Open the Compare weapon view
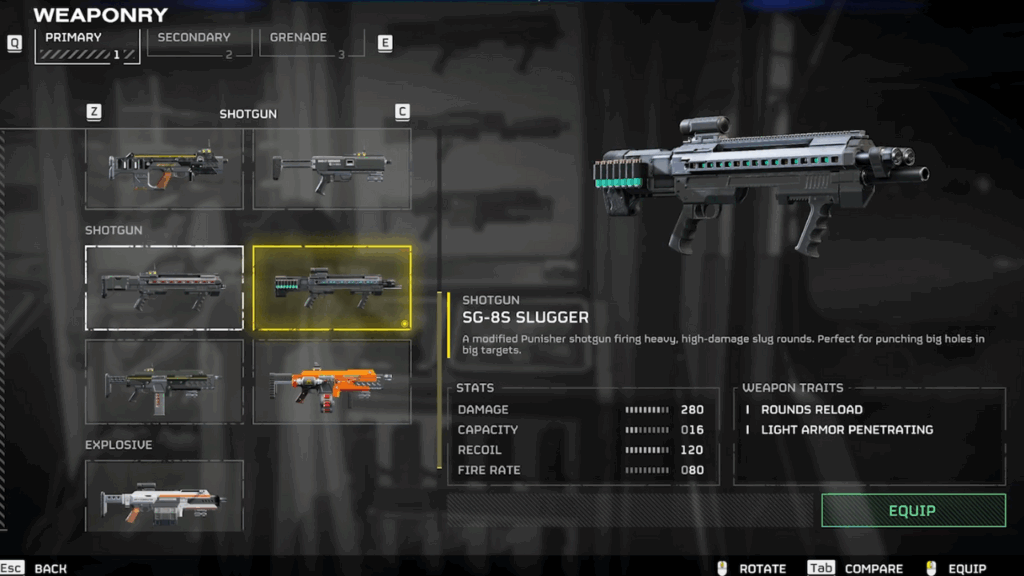The width and height of the screenshot is (1024, 576). pos(873,568)
